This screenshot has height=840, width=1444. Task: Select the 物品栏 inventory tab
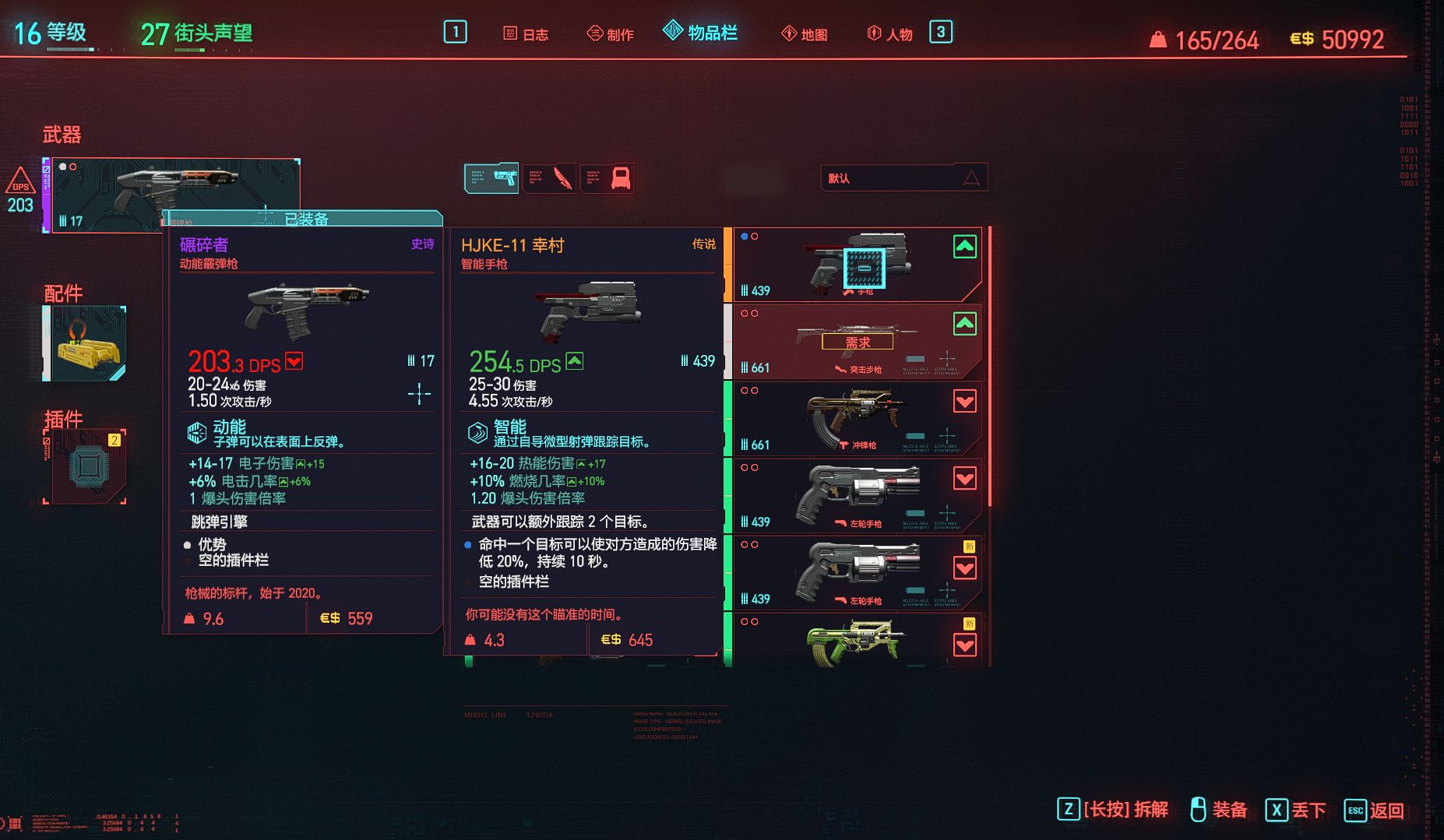pyautogui.click(x=701, y=33)
